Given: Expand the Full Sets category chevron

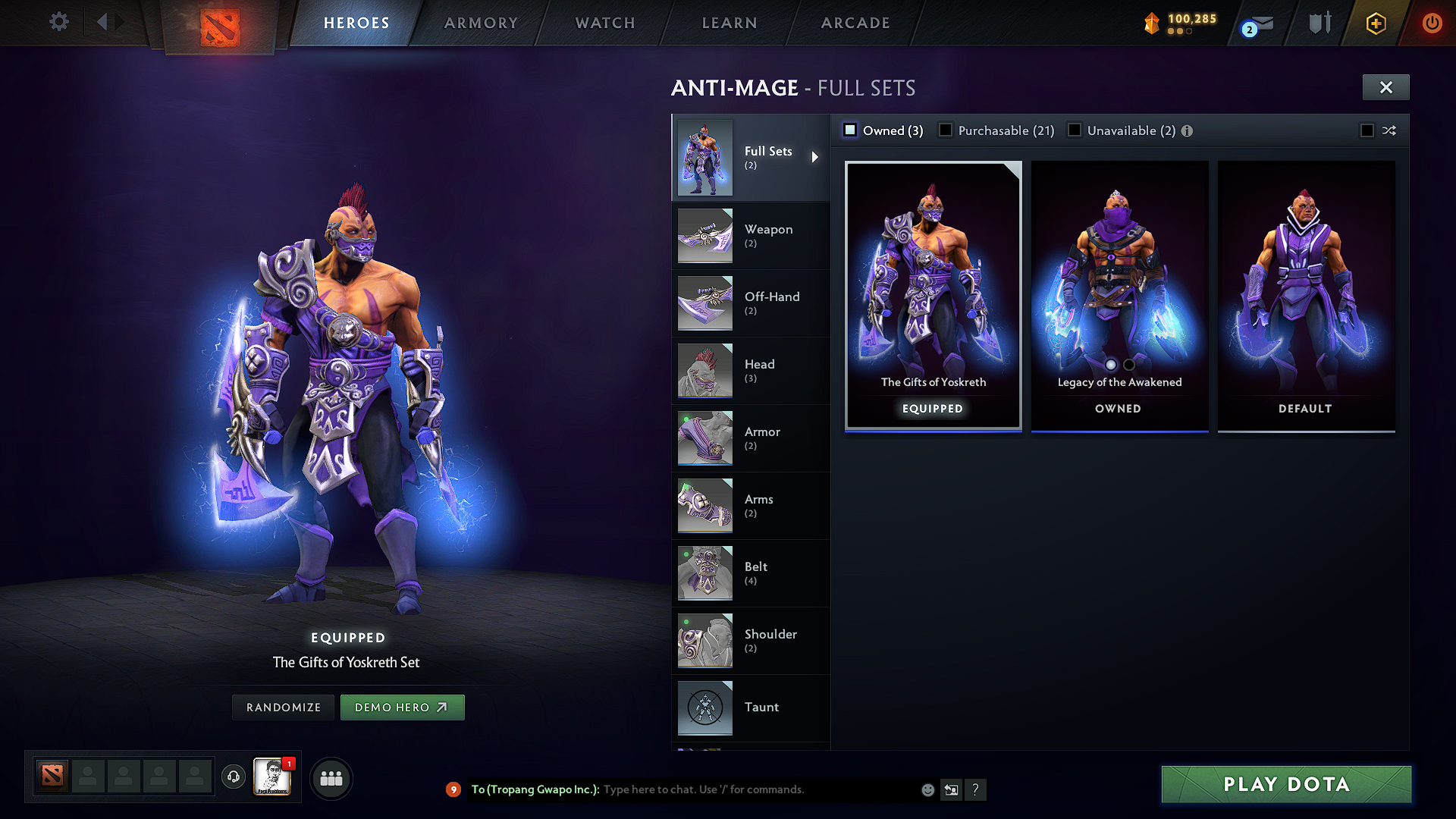Looking at the screenshot, I should coord(816,157).
